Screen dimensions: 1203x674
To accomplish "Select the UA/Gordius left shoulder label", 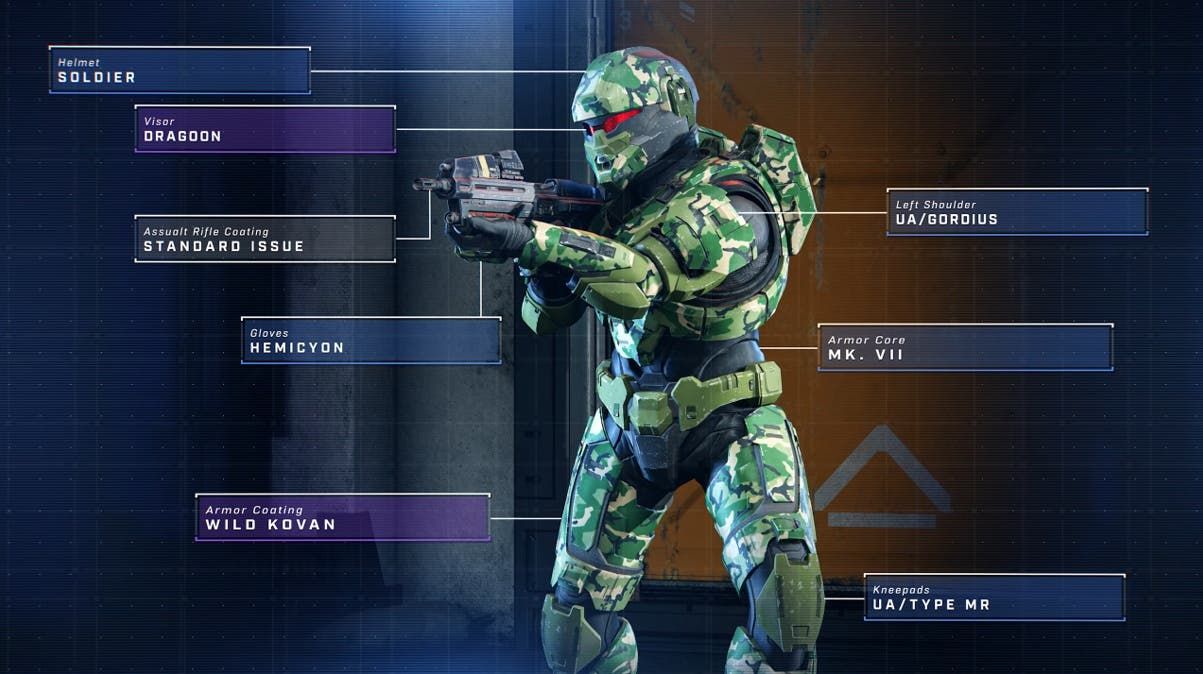I will 1017,212.
